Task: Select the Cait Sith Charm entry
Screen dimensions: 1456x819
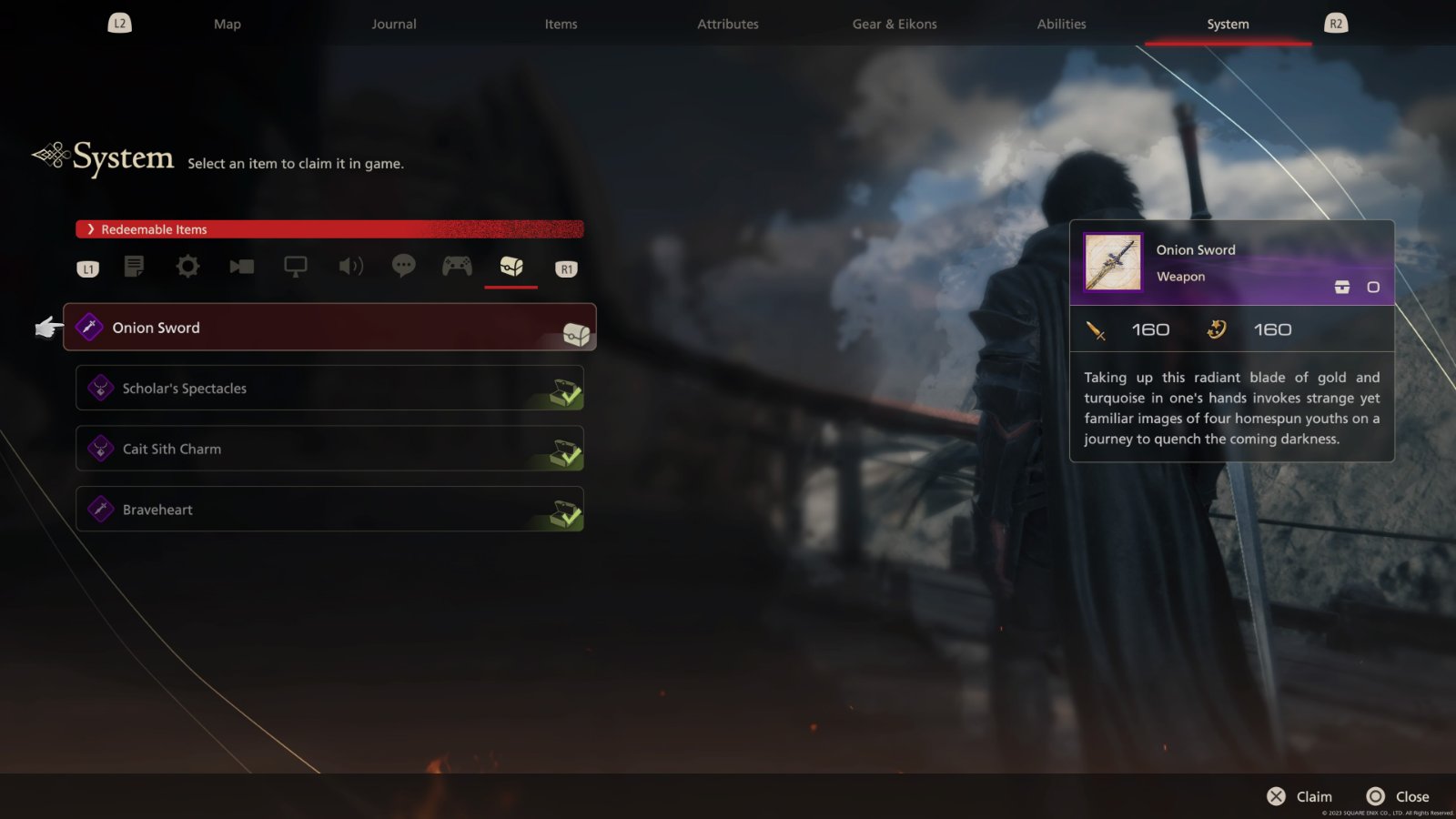Action: point(329,449)
